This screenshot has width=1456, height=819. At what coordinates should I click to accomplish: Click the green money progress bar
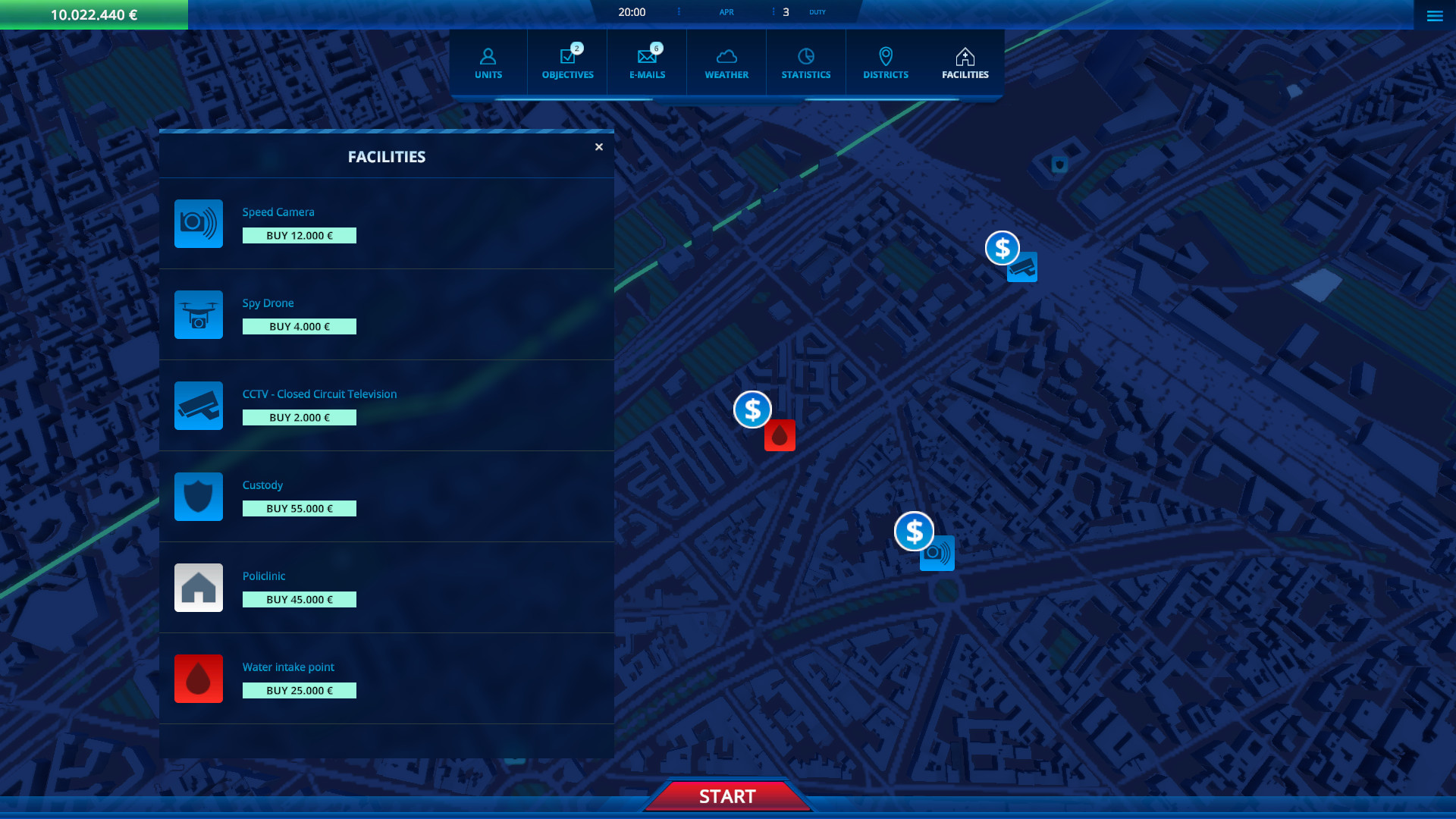click(93, 14)
